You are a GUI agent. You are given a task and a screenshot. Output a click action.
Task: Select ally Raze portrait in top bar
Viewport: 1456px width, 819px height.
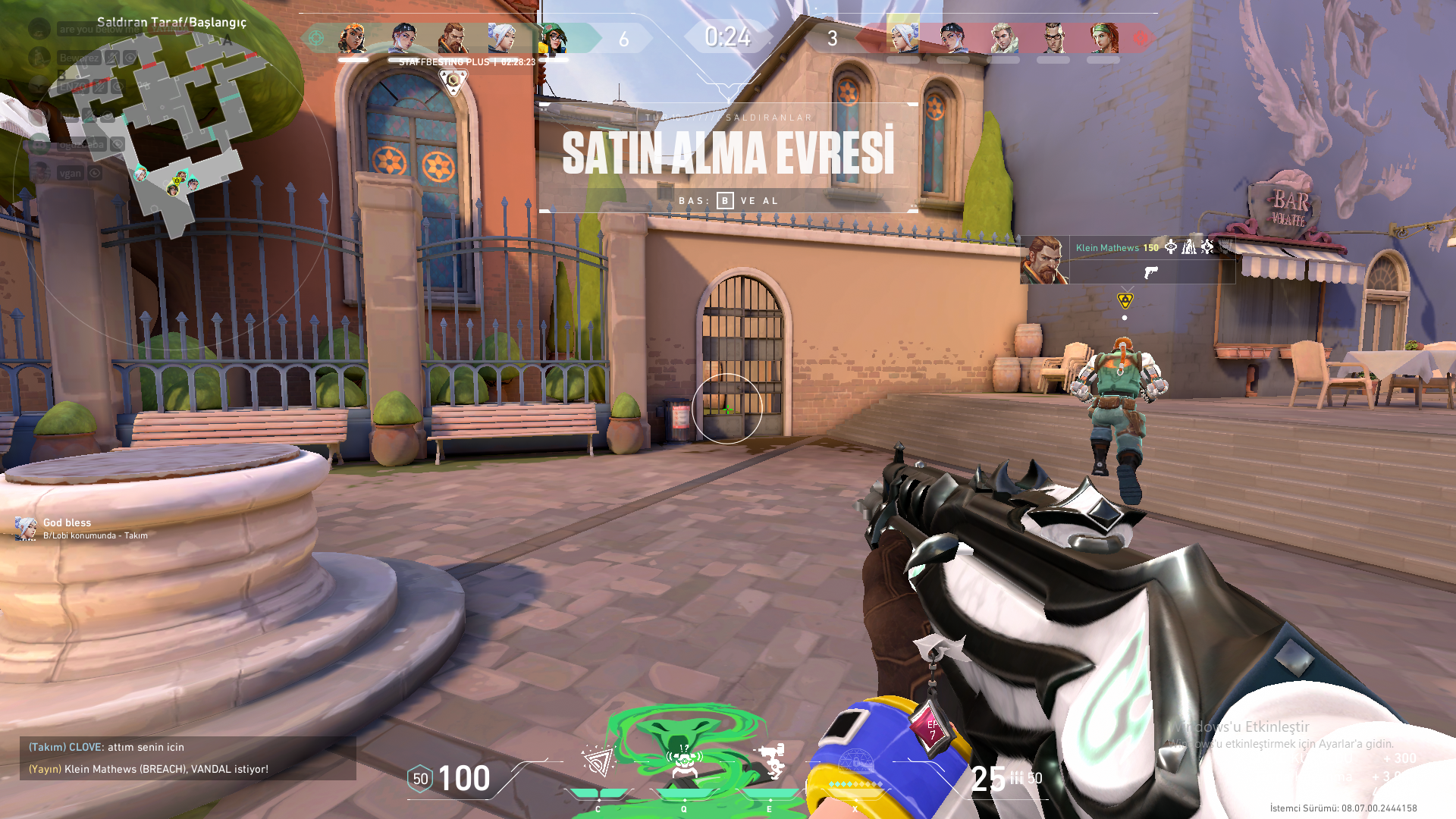point(353,38)
